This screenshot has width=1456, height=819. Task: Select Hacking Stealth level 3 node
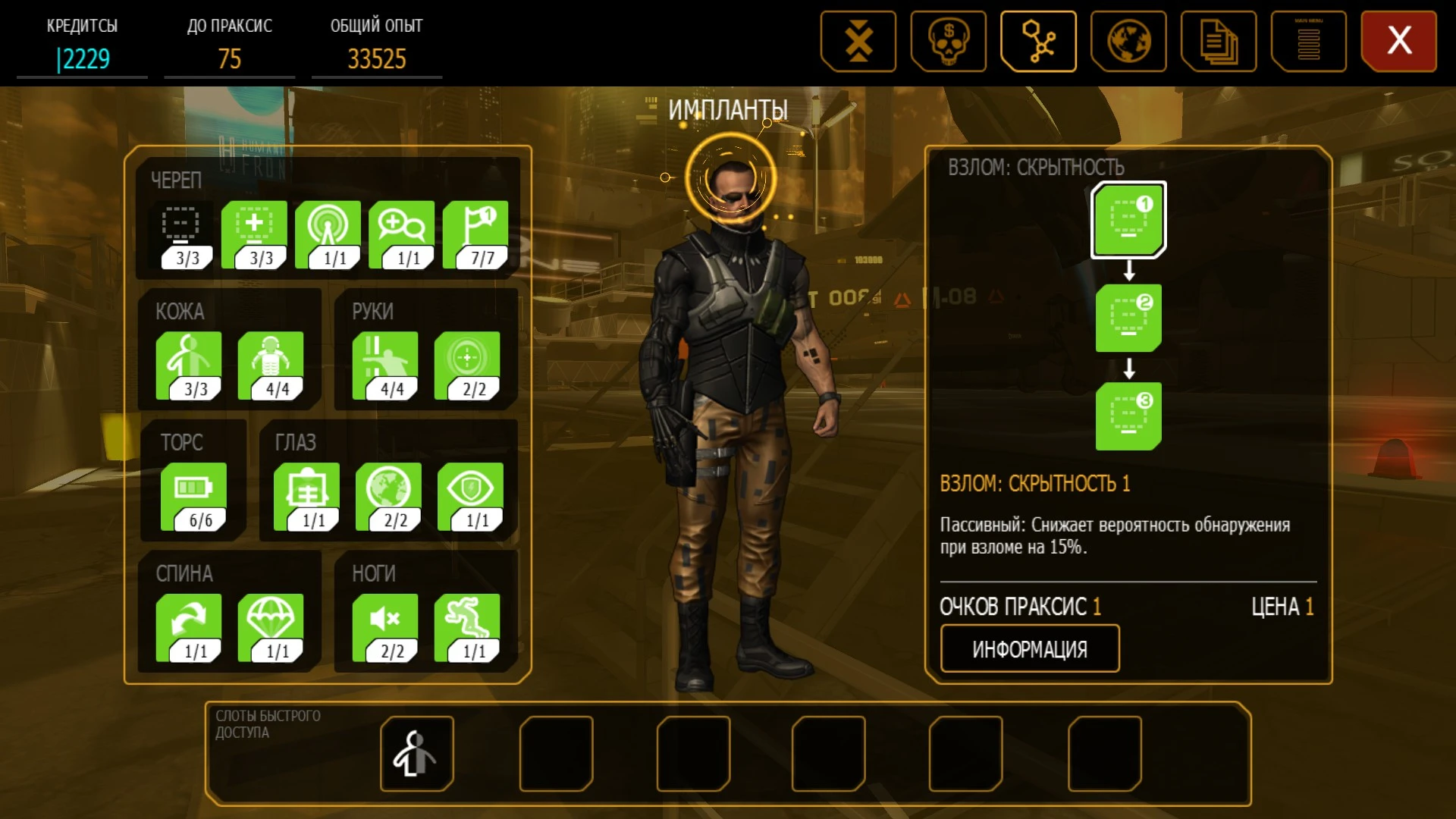1128,416
